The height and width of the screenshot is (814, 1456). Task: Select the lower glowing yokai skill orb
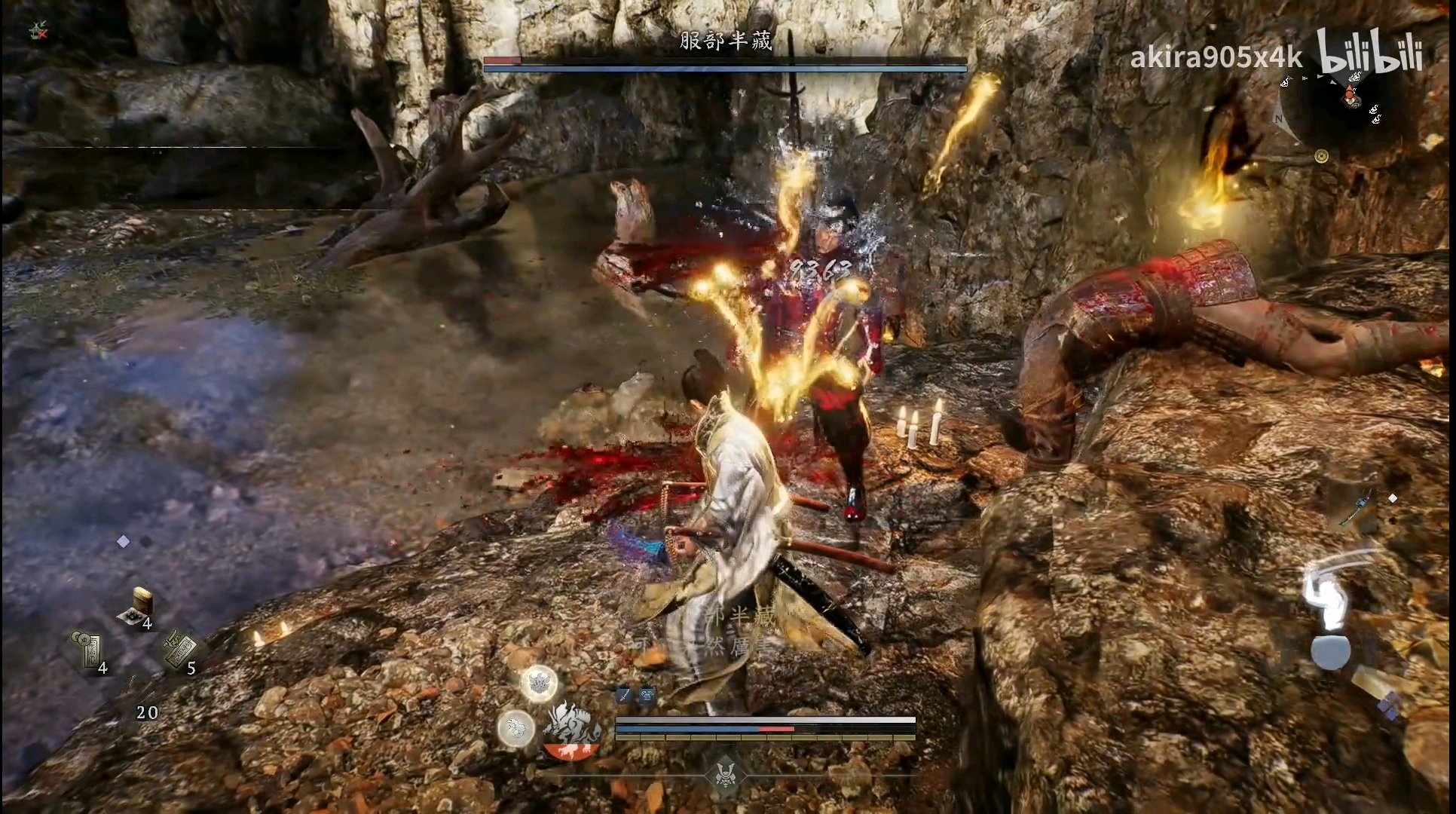click(515, 727)
